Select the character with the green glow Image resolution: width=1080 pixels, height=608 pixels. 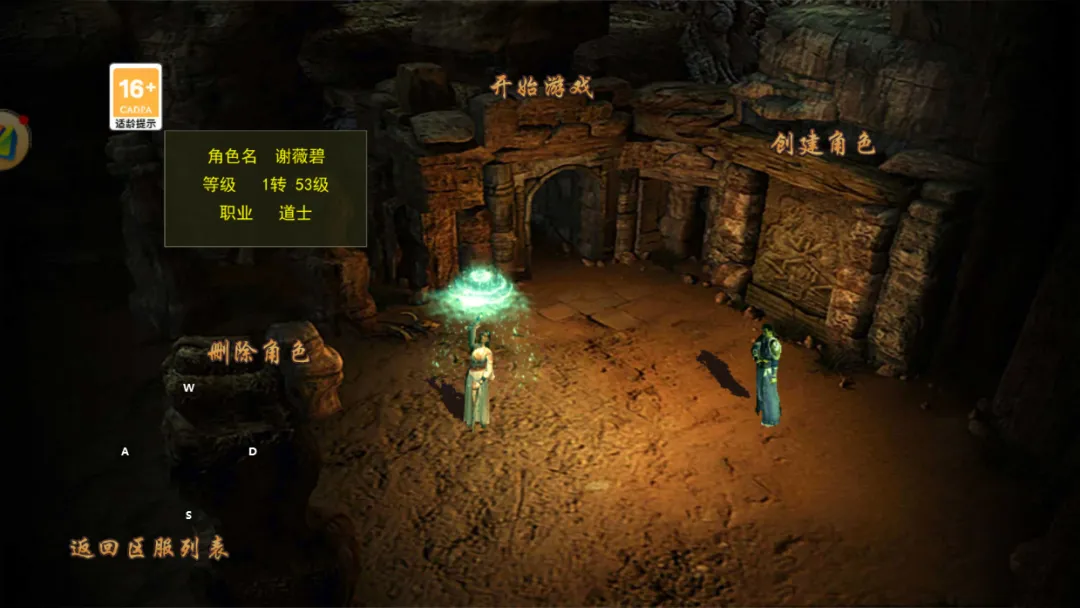480,375
